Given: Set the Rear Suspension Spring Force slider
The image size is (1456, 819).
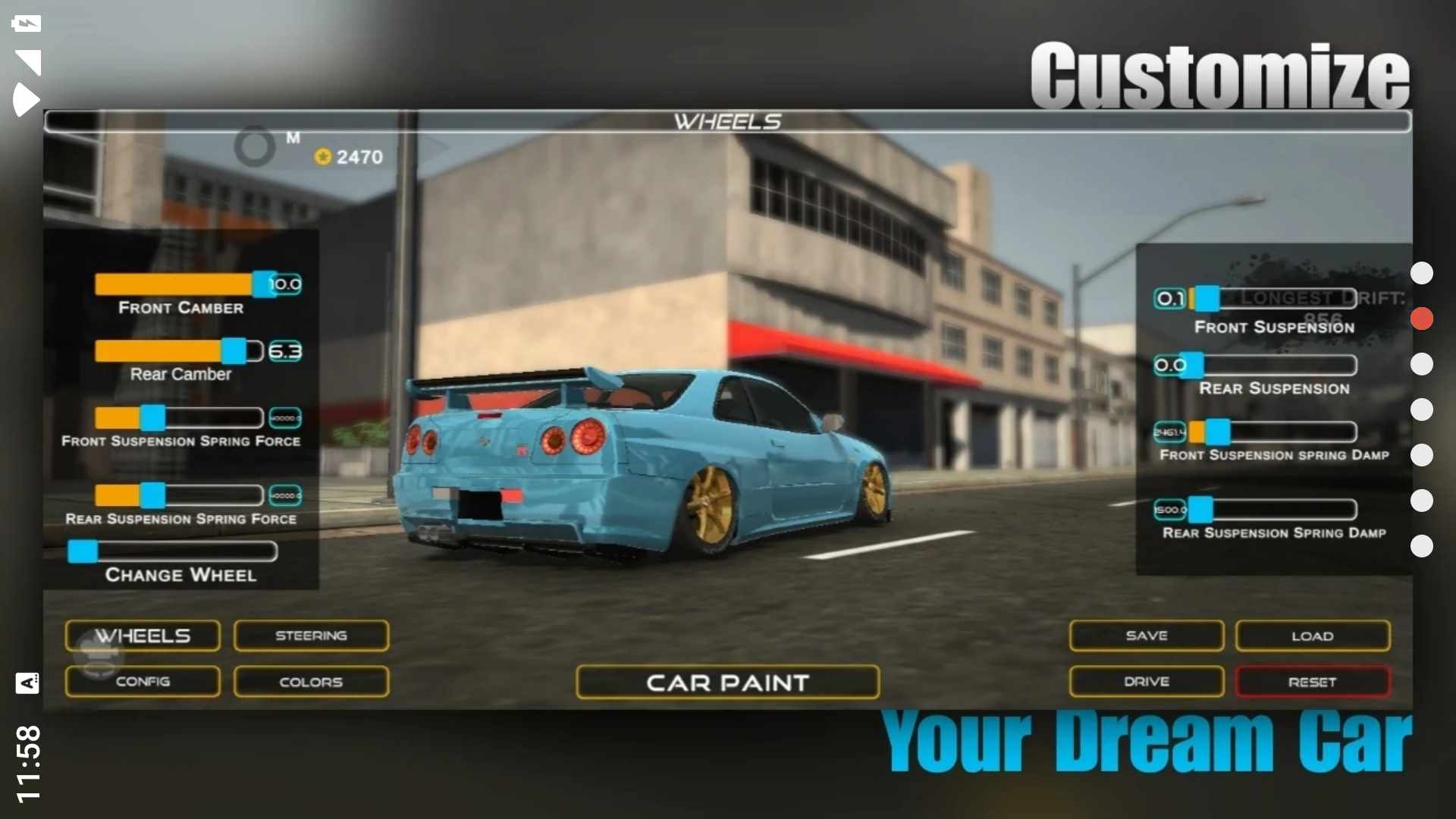Looking at the screenshot, I should [x=152, y=495].
